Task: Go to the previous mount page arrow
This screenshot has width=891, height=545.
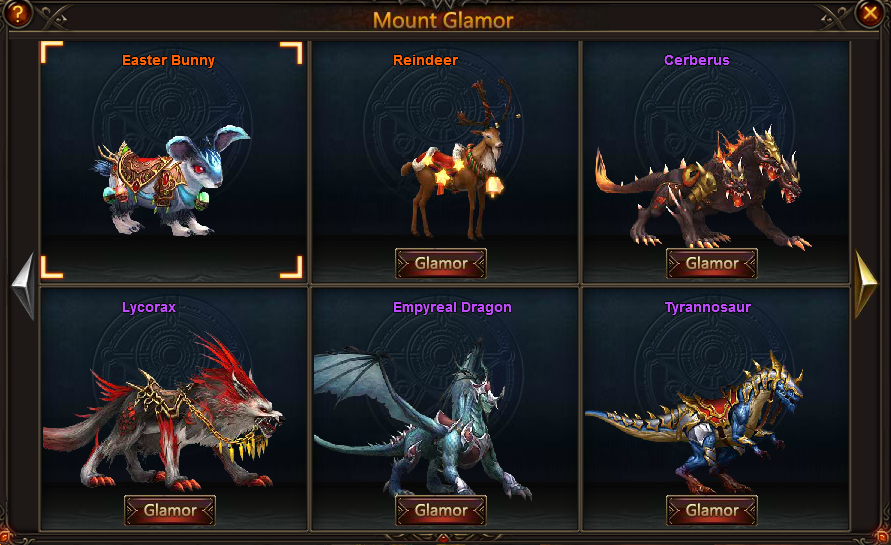Action: [22, 286]
